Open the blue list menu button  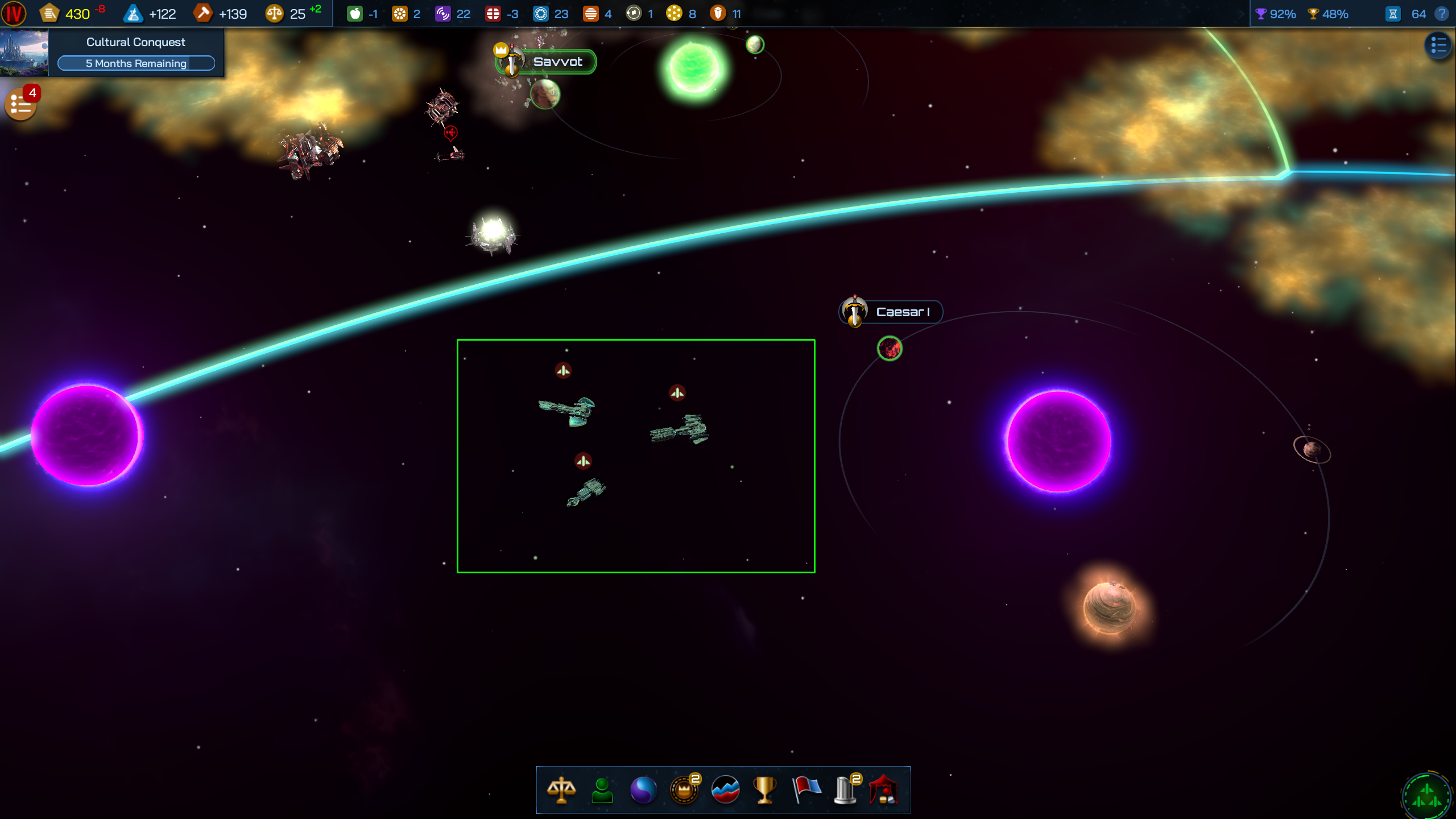1438,45
